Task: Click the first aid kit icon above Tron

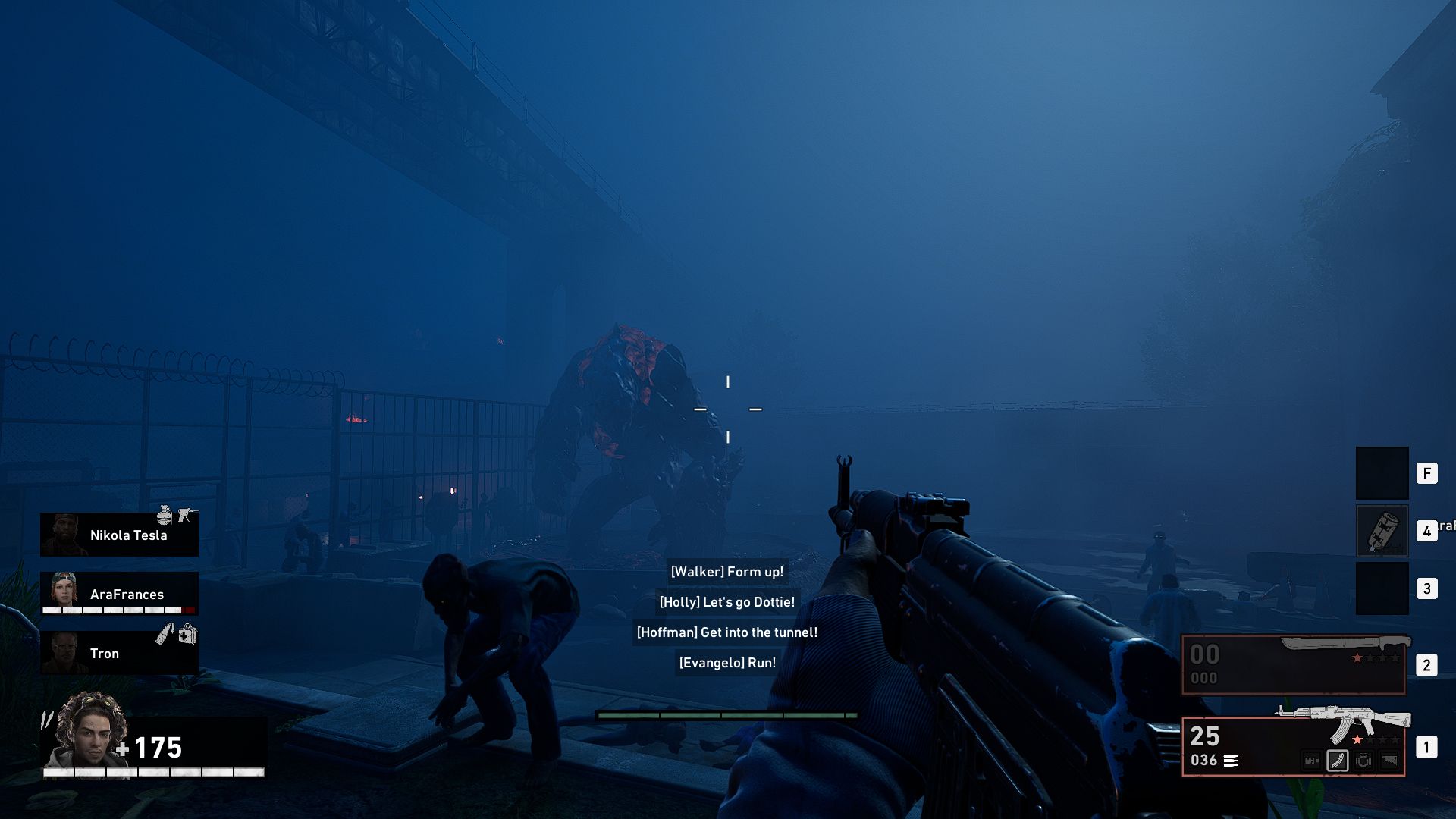Action: pos(187,636)
